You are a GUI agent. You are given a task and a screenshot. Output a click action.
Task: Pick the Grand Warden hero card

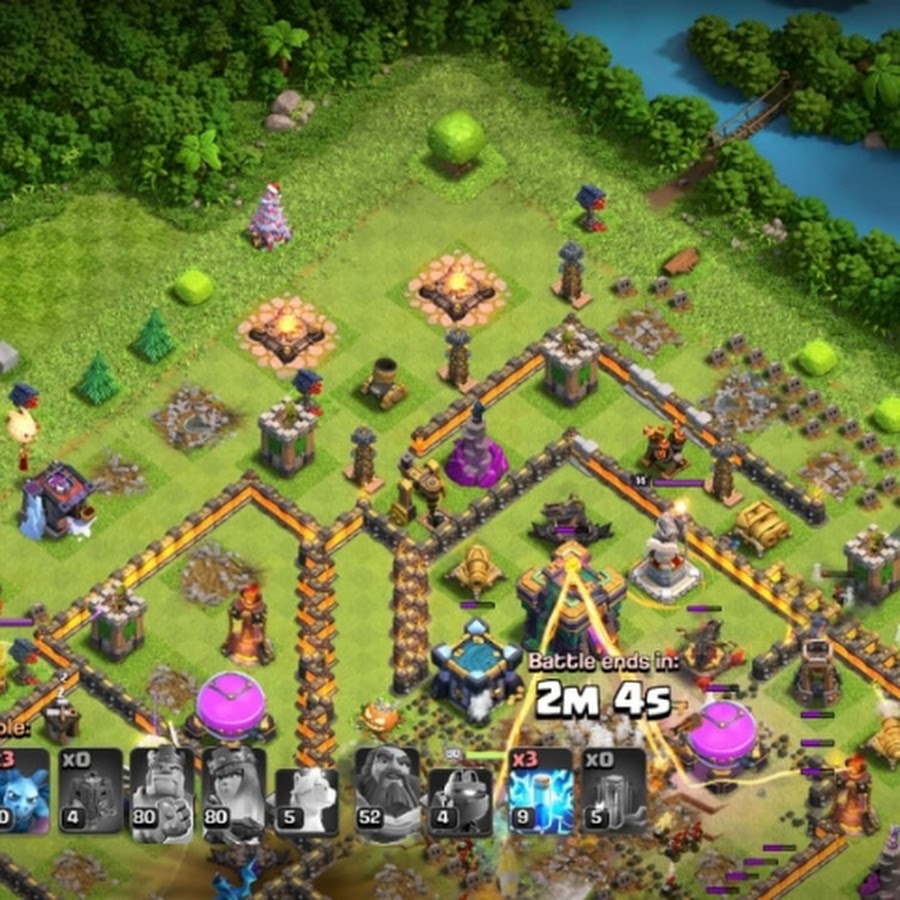coord(387,790)
